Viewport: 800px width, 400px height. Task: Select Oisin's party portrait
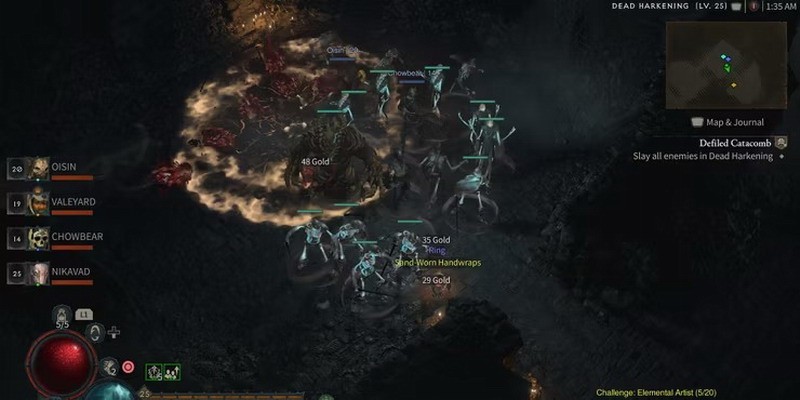tap(38, 168)
